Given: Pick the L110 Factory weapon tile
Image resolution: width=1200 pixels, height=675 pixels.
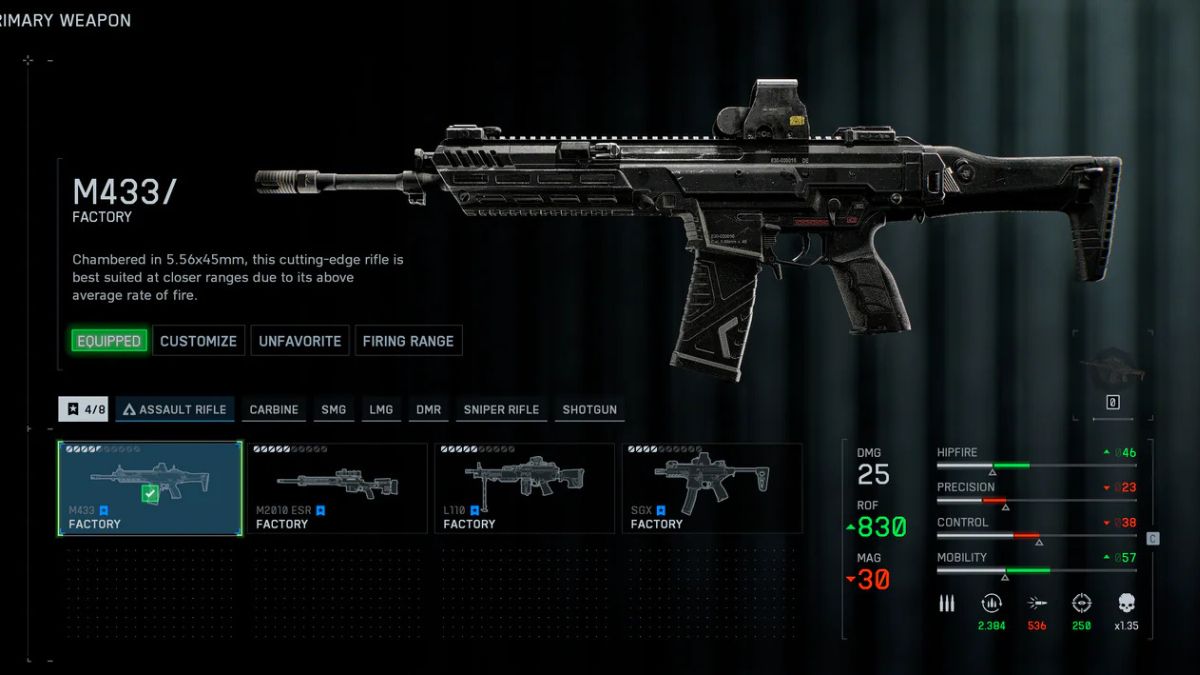Looking at the screenshot, I should [524, 488].
